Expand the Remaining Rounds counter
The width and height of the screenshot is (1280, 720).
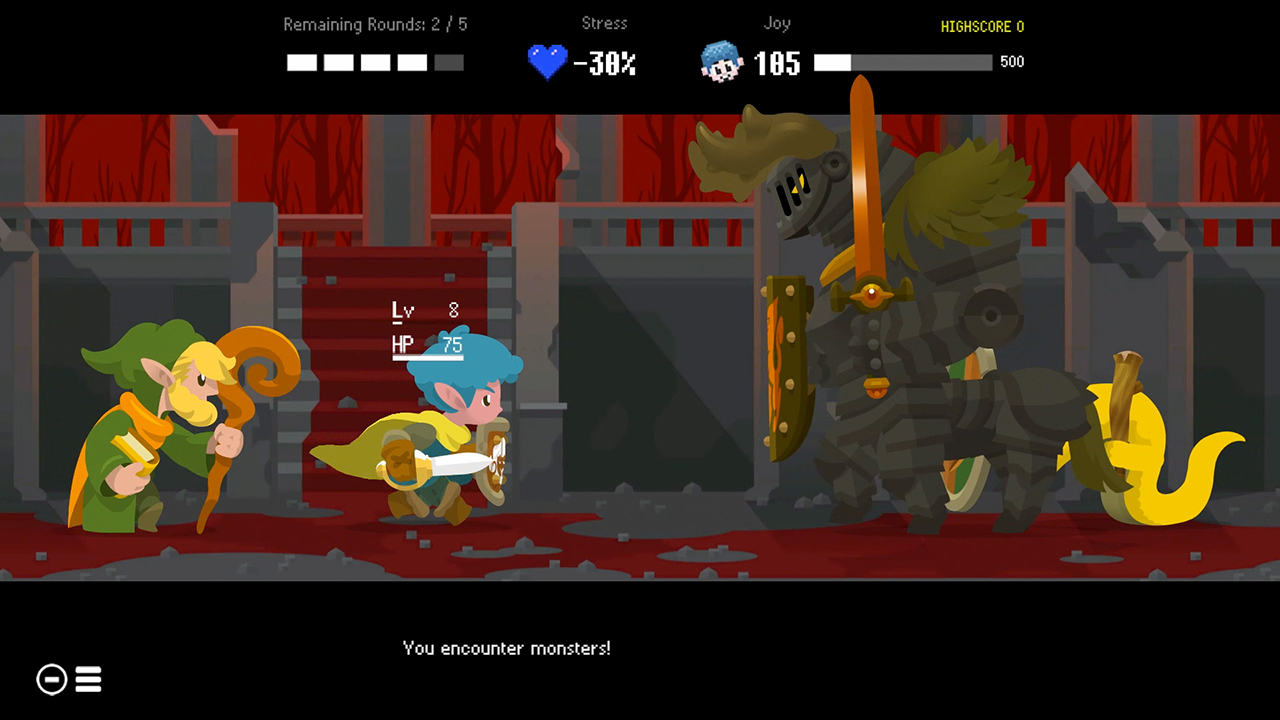(x=375, y=24)
